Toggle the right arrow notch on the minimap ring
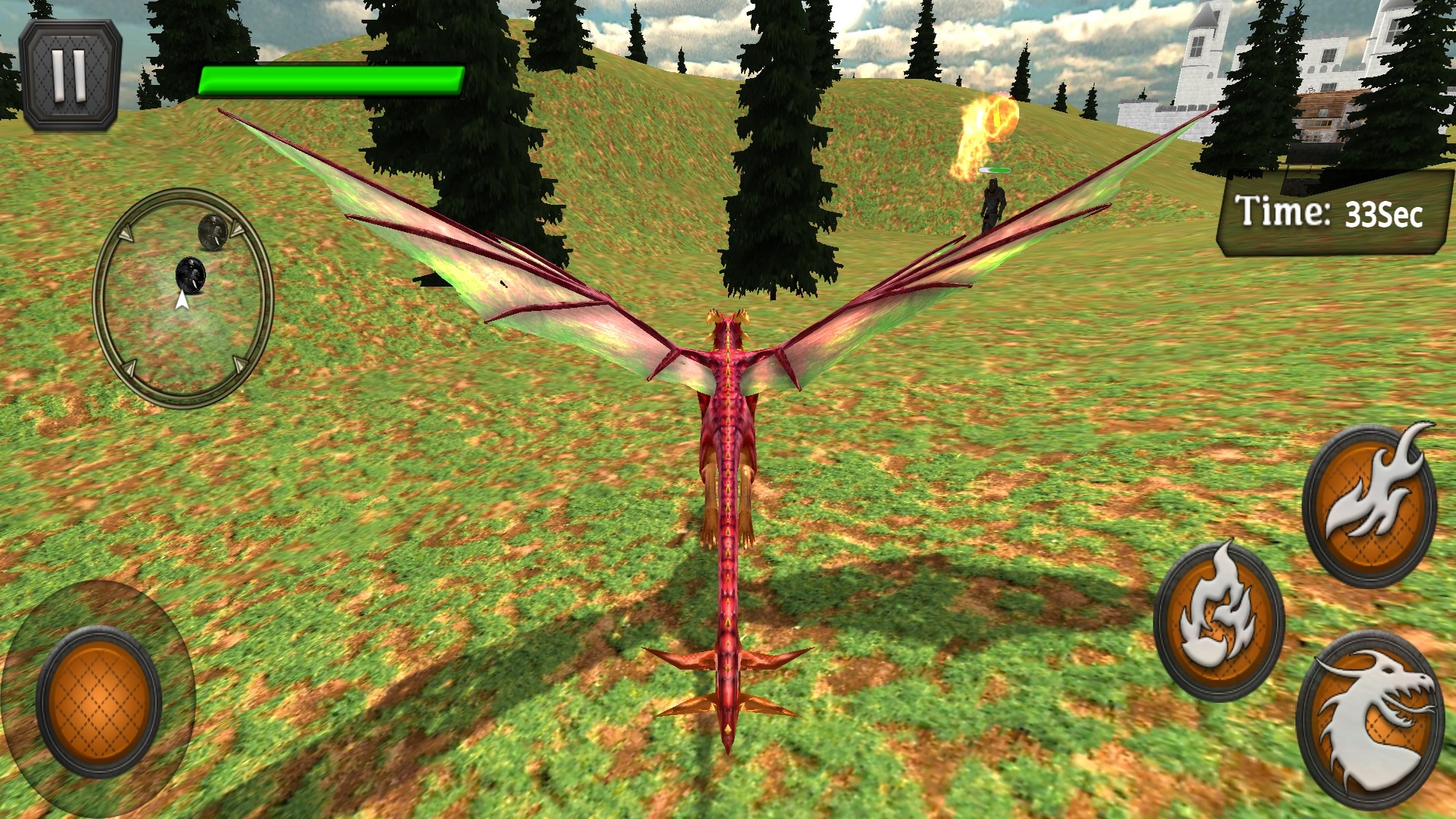This screenshot has width=1456, height=819. pos(237,365)
